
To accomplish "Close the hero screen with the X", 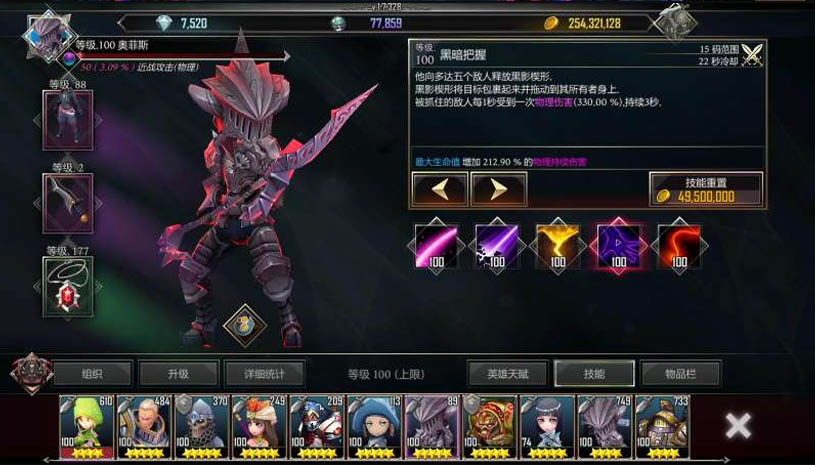I will pos(738,426).
